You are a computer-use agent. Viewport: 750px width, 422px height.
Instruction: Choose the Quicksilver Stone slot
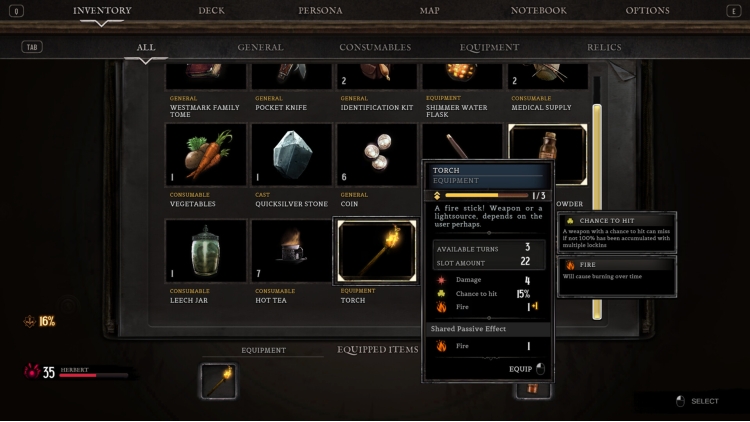tap(291, 155)
